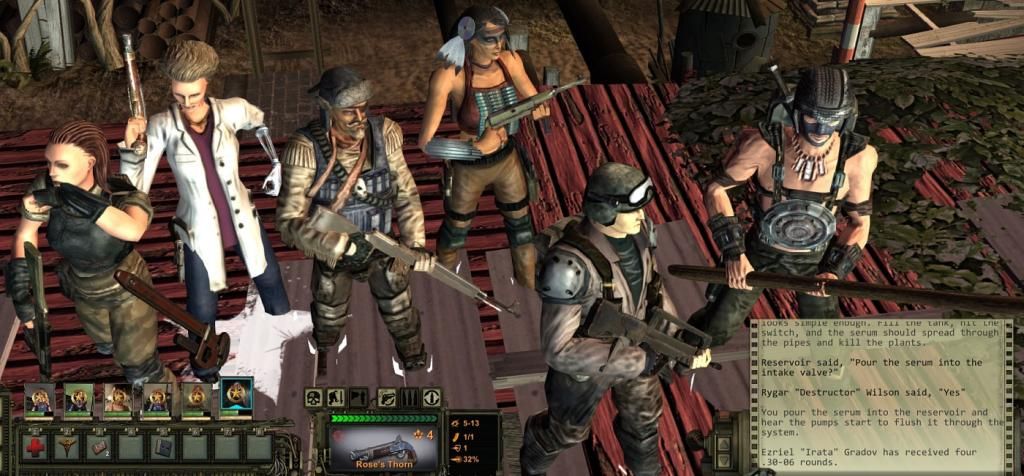Activate the caduceus surgeon skill slot
Image resolution: width=1024 pixels, height=476 pixels.
click(67, 445)
